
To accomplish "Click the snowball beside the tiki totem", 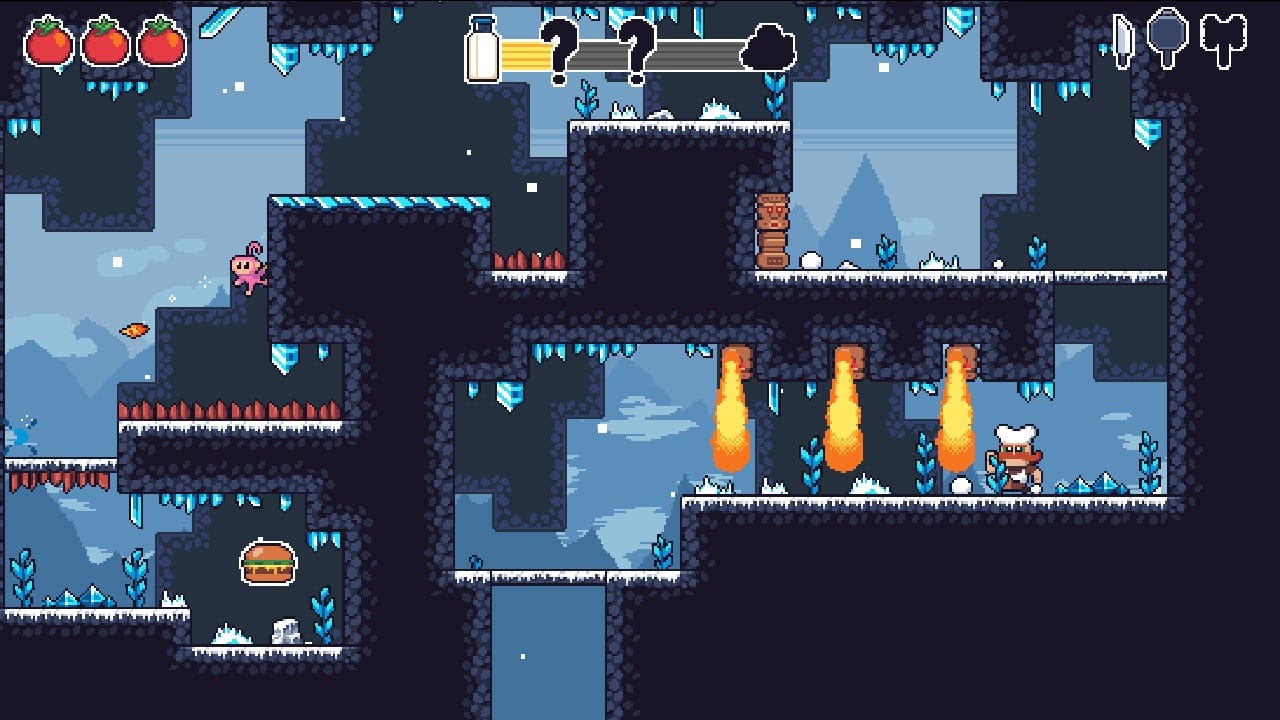I will pyautogui.click(x=811, y=258).
